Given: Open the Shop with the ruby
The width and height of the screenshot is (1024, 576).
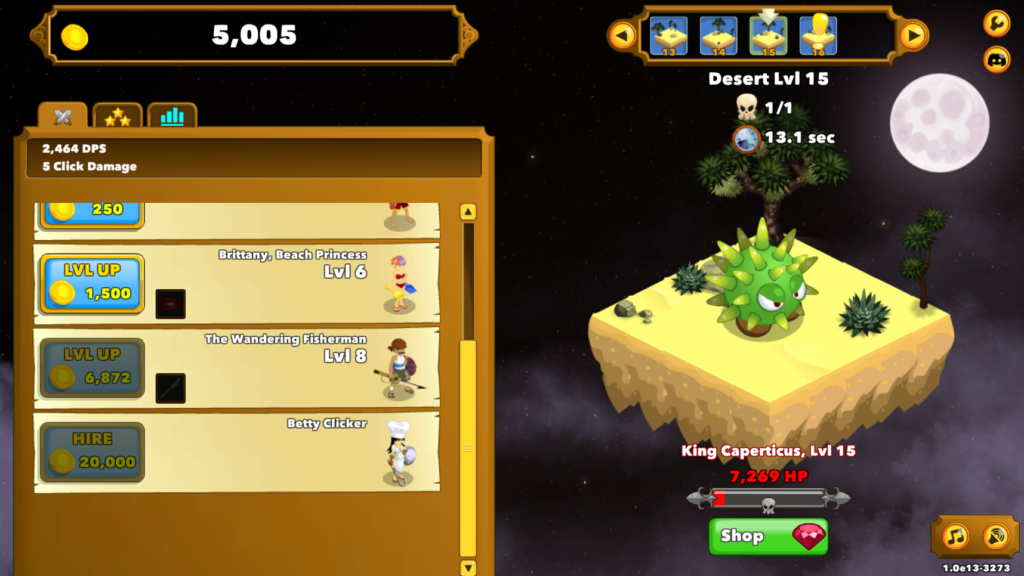Looking at the screenshot, I should point(768,536).
